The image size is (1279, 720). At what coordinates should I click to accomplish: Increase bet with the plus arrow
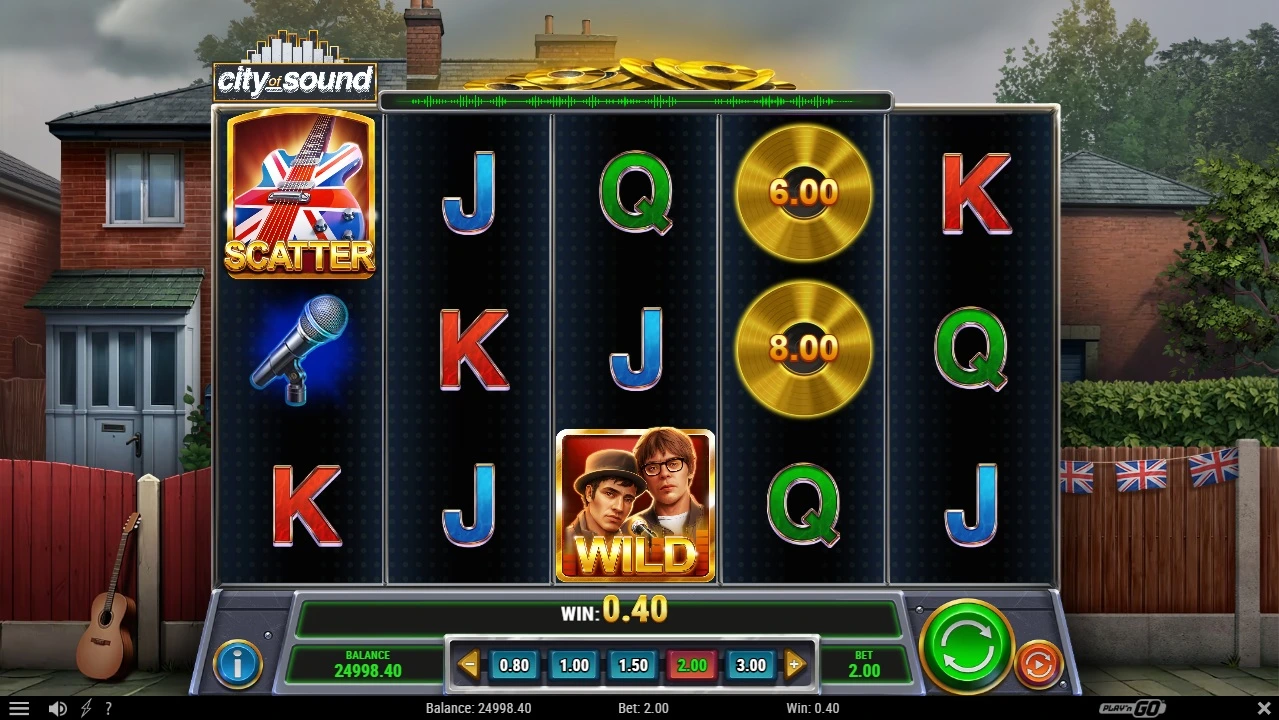(x=796, y=664)
